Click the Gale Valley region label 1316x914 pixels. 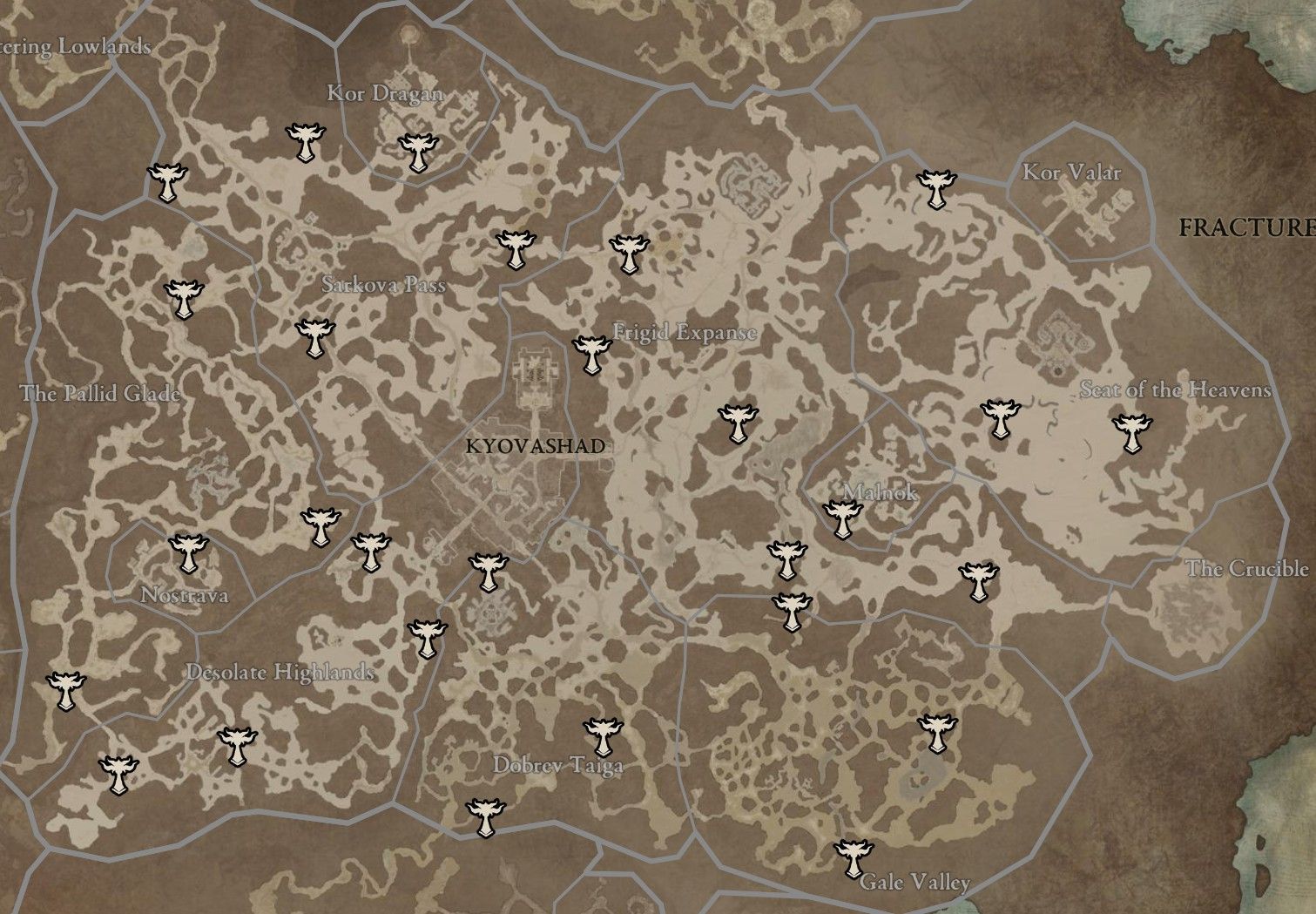pos(914,882)
